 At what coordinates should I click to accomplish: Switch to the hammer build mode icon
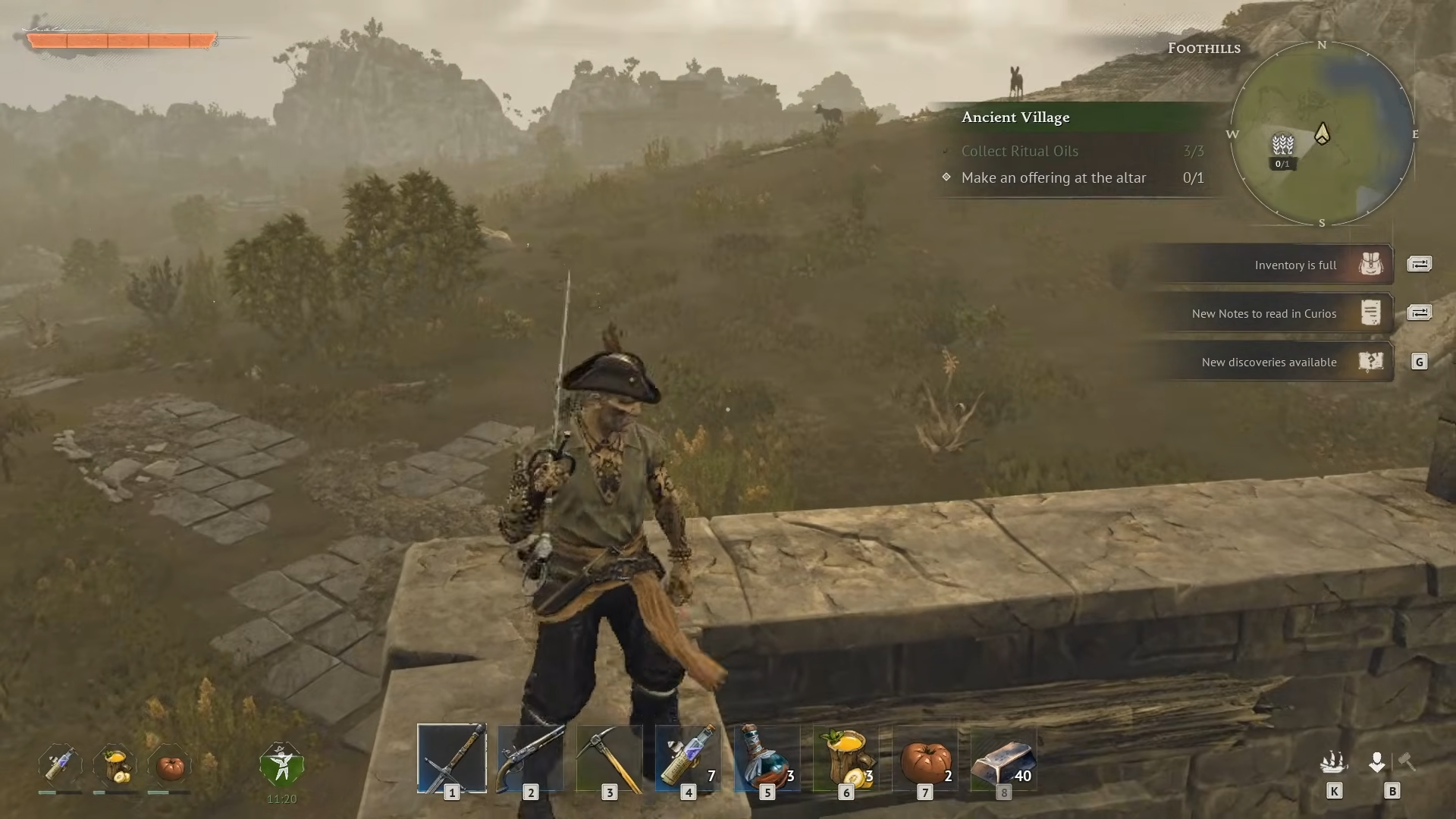(1407, 761)
